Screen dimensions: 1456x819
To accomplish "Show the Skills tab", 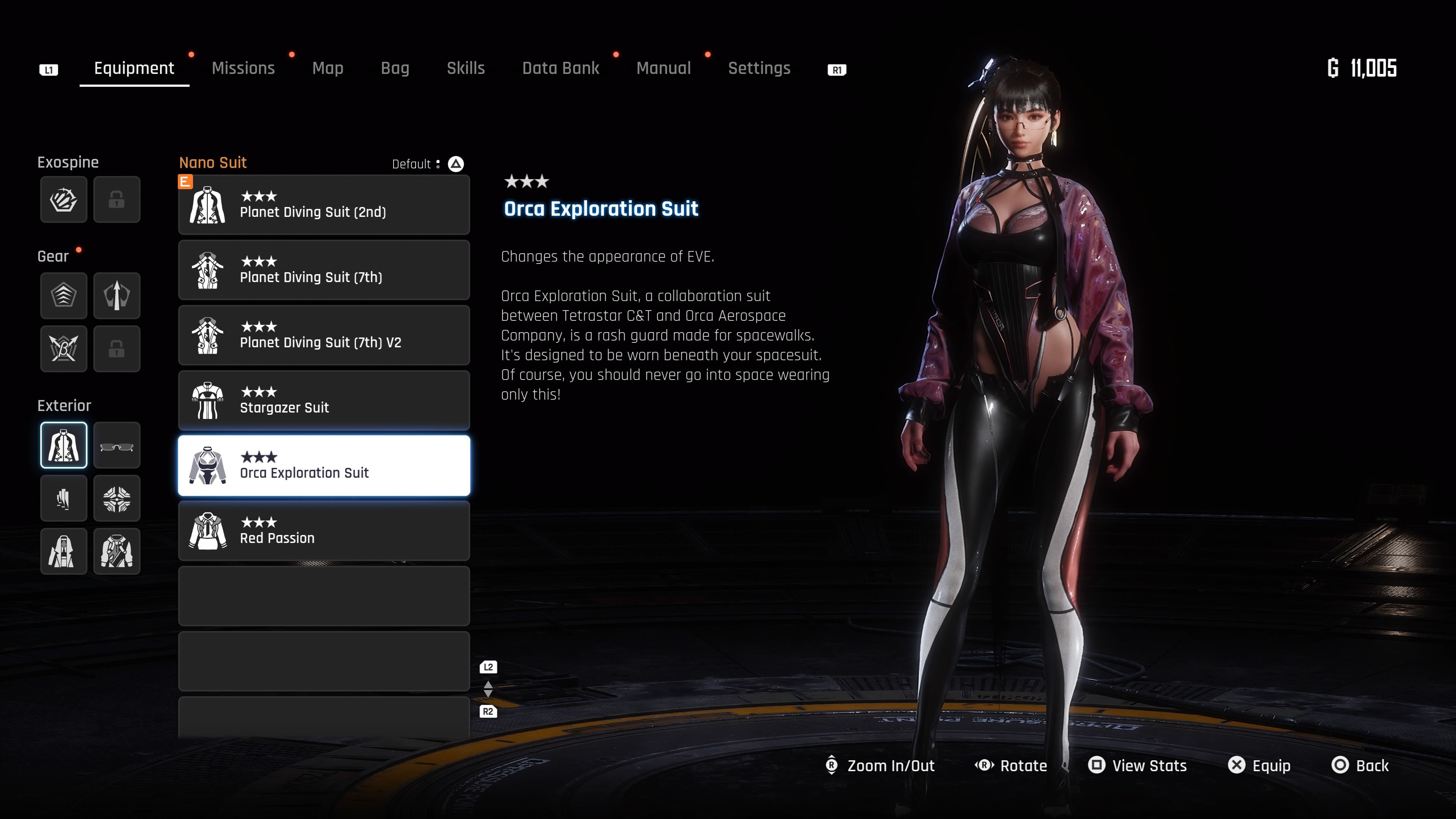I will tap(466, 68).
